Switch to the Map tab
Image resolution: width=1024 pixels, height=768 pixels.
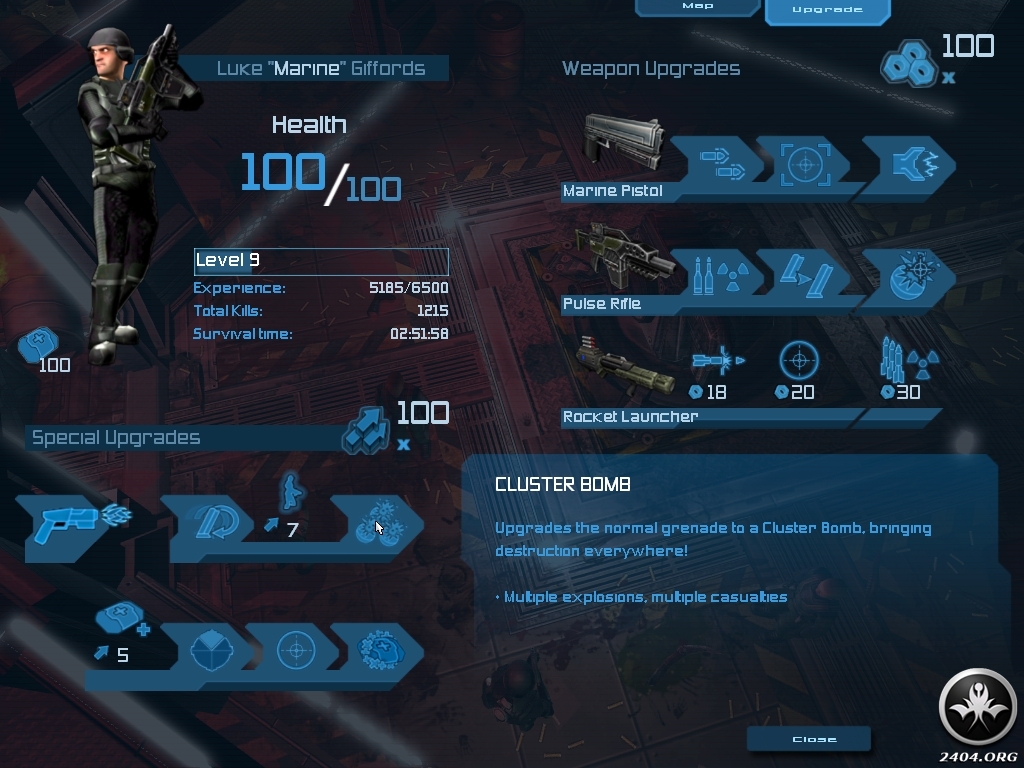click(x=697, y=7)
